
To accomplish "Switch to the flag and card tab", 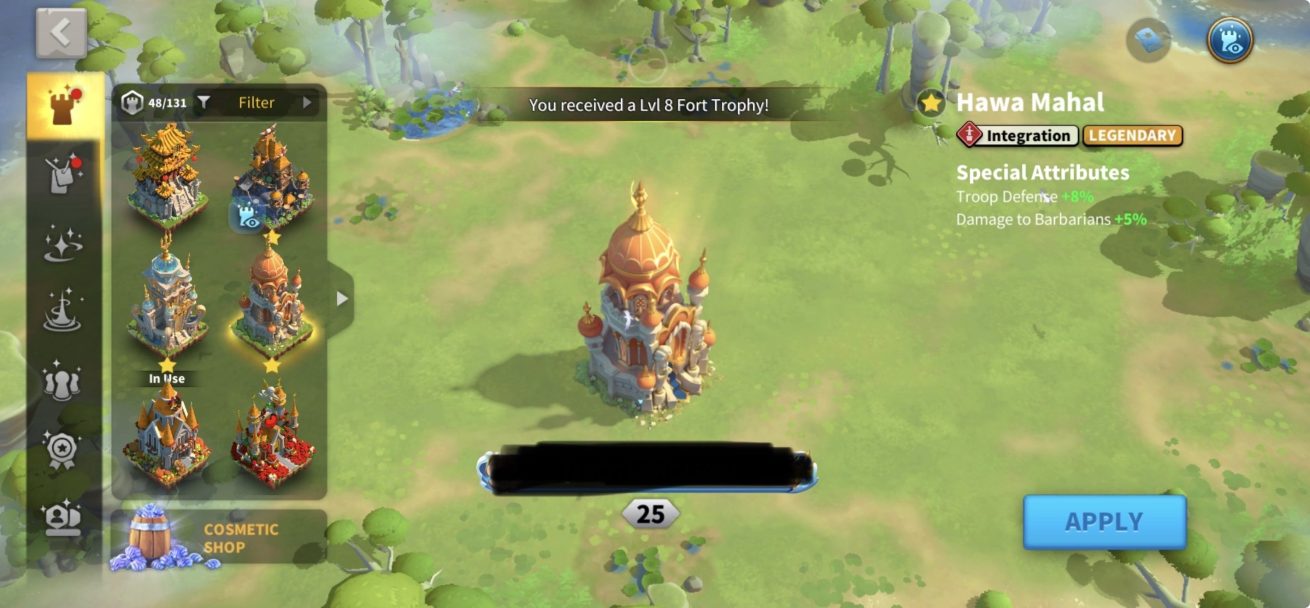I will click(65, 175).
